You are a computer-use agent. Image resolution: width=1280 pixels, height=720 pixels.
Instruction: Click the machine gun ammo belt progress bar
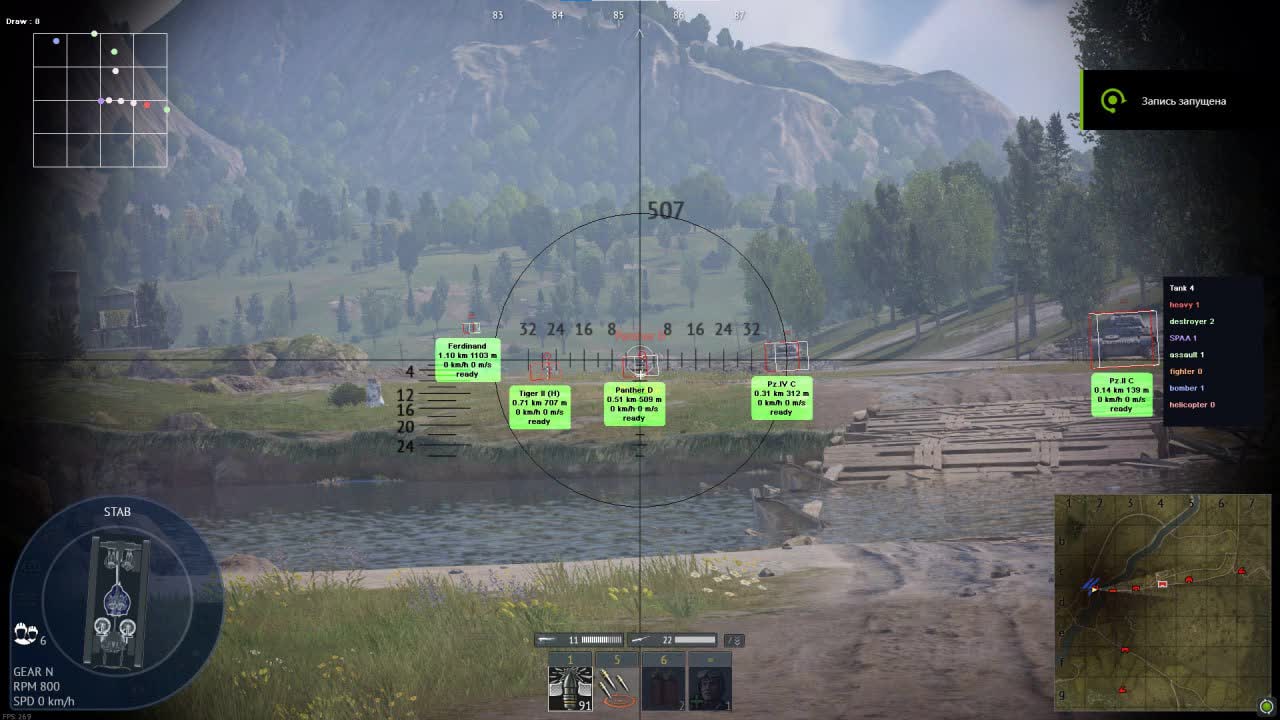click(x=600, y=639)
